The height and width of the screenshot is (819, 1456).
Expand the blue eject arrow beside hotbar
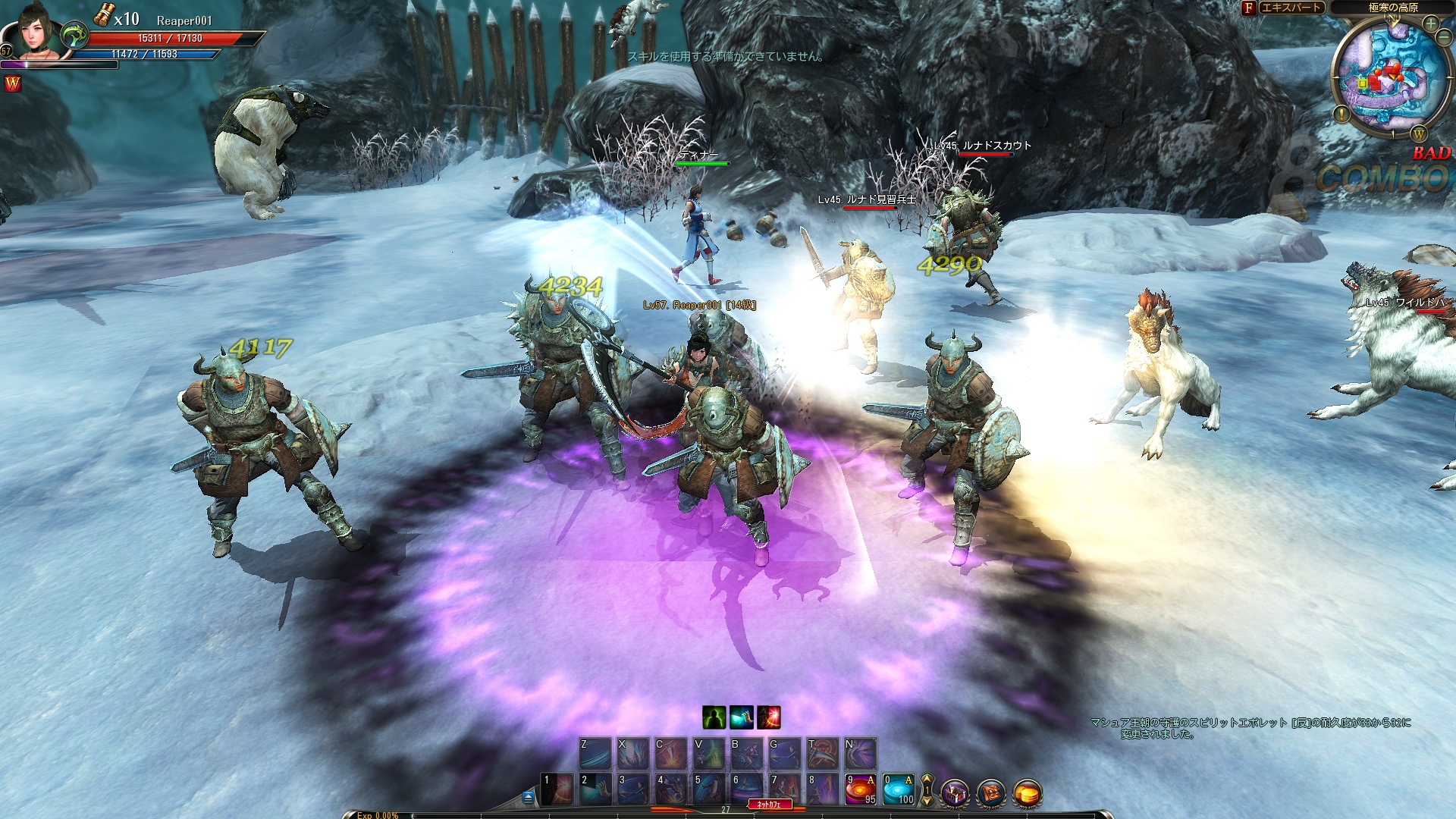pos(528,797)
